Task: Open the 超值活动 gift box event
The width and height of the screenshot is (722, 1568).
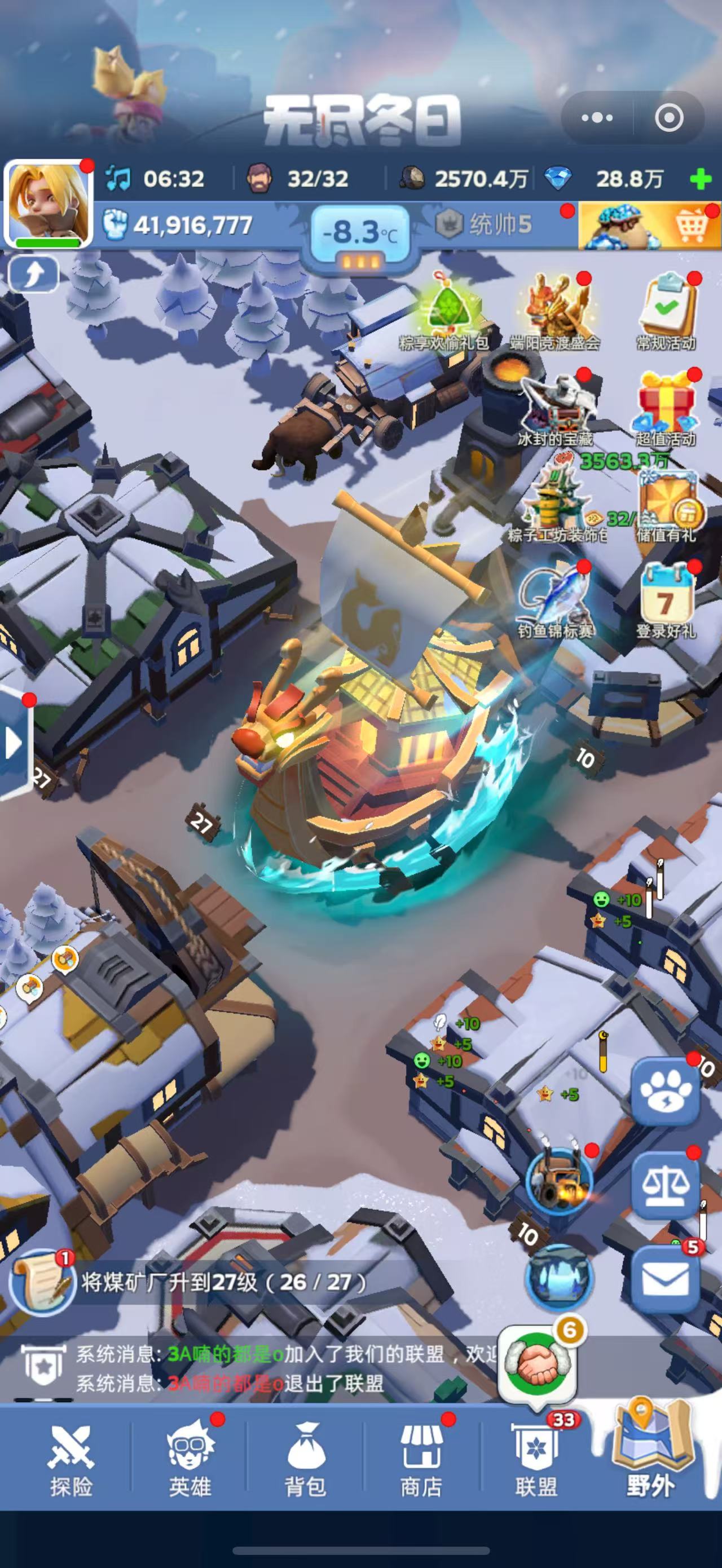Action: (x=666, y=408)
